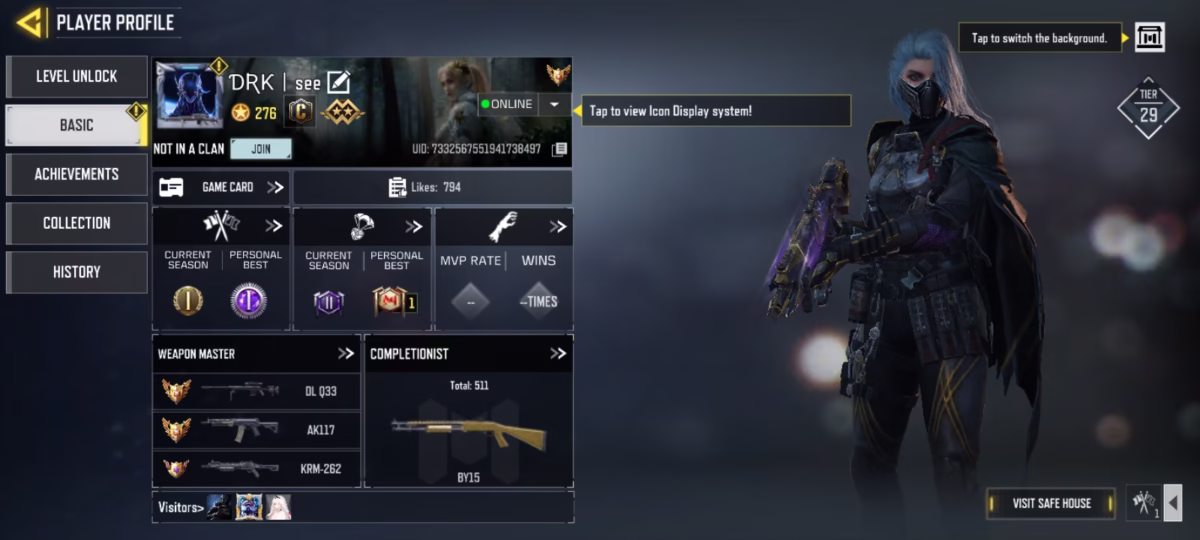This screenshot has height=540, width=1200.
Task: Select the DL Q33 weapon row
Action: pyautogui.click(x=256, y=392)
